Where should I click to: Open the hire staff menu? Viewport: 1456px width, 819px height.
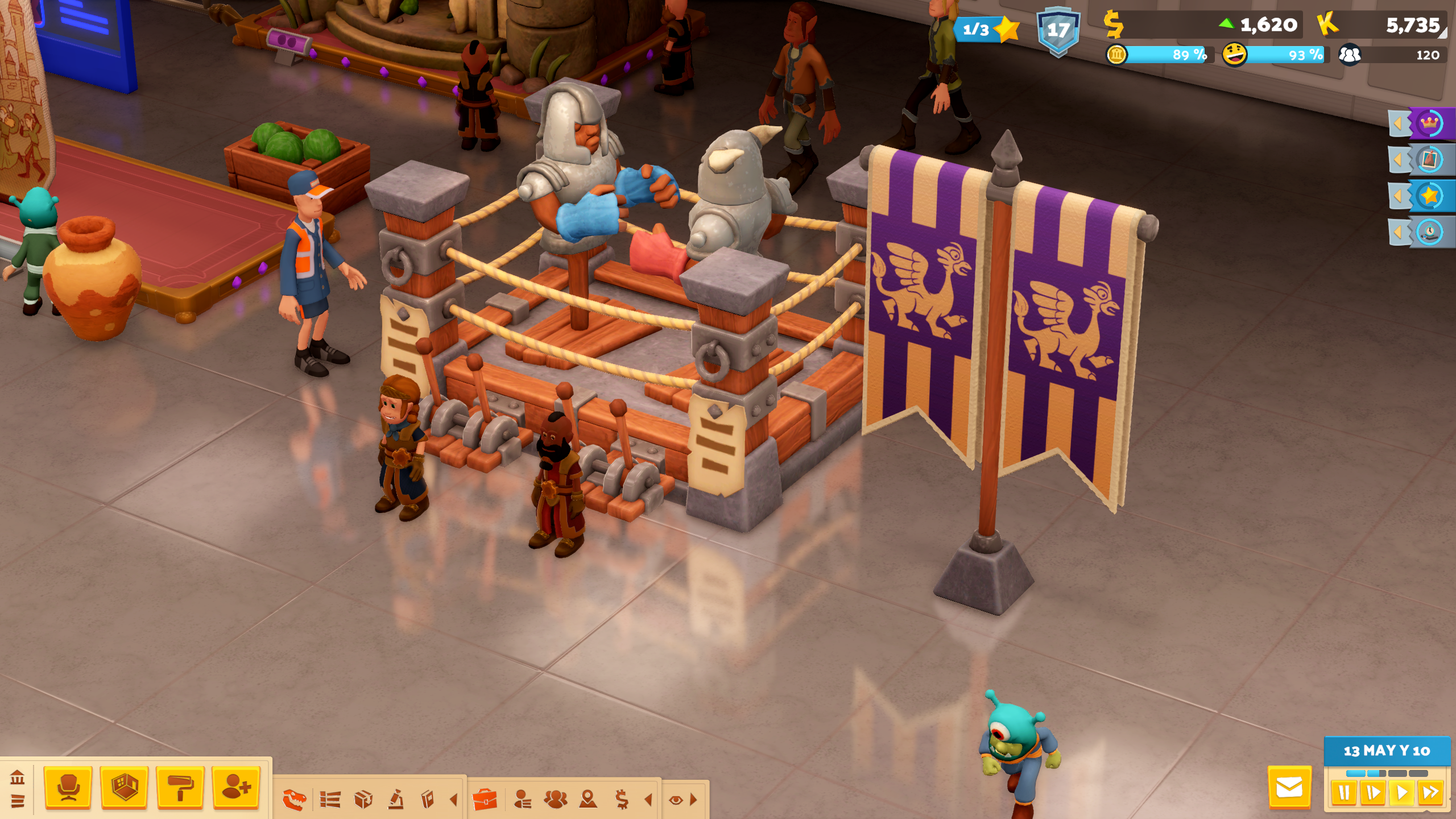coord(236,787)
